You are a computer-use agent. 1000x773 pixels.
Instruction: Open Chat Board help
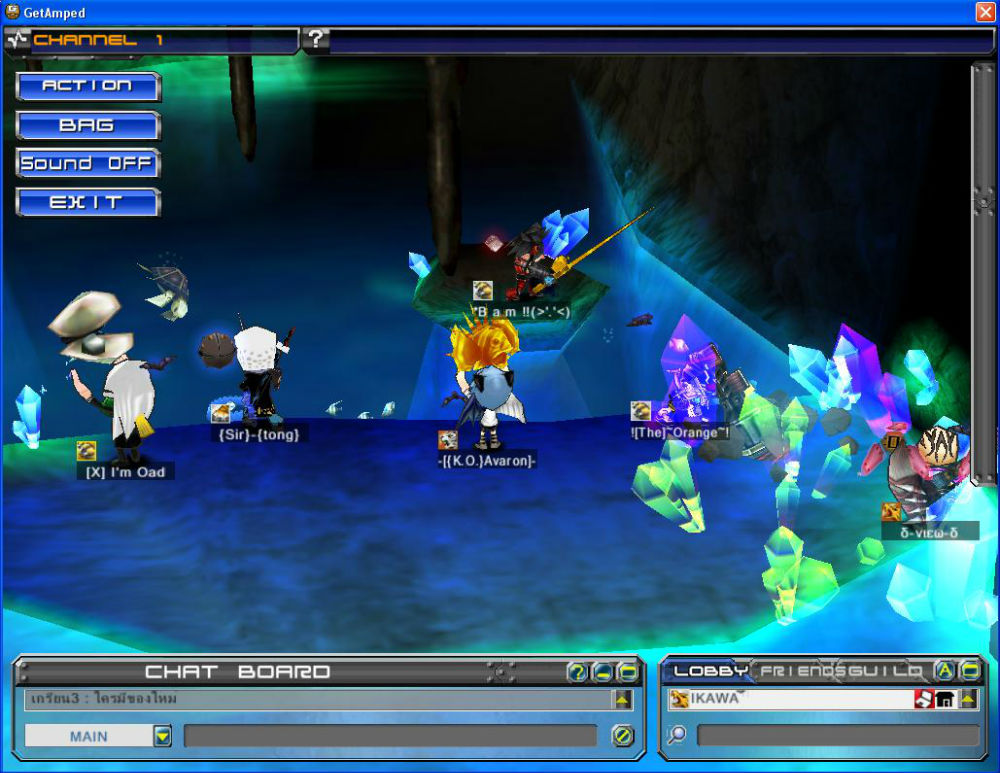pos(577,672)
